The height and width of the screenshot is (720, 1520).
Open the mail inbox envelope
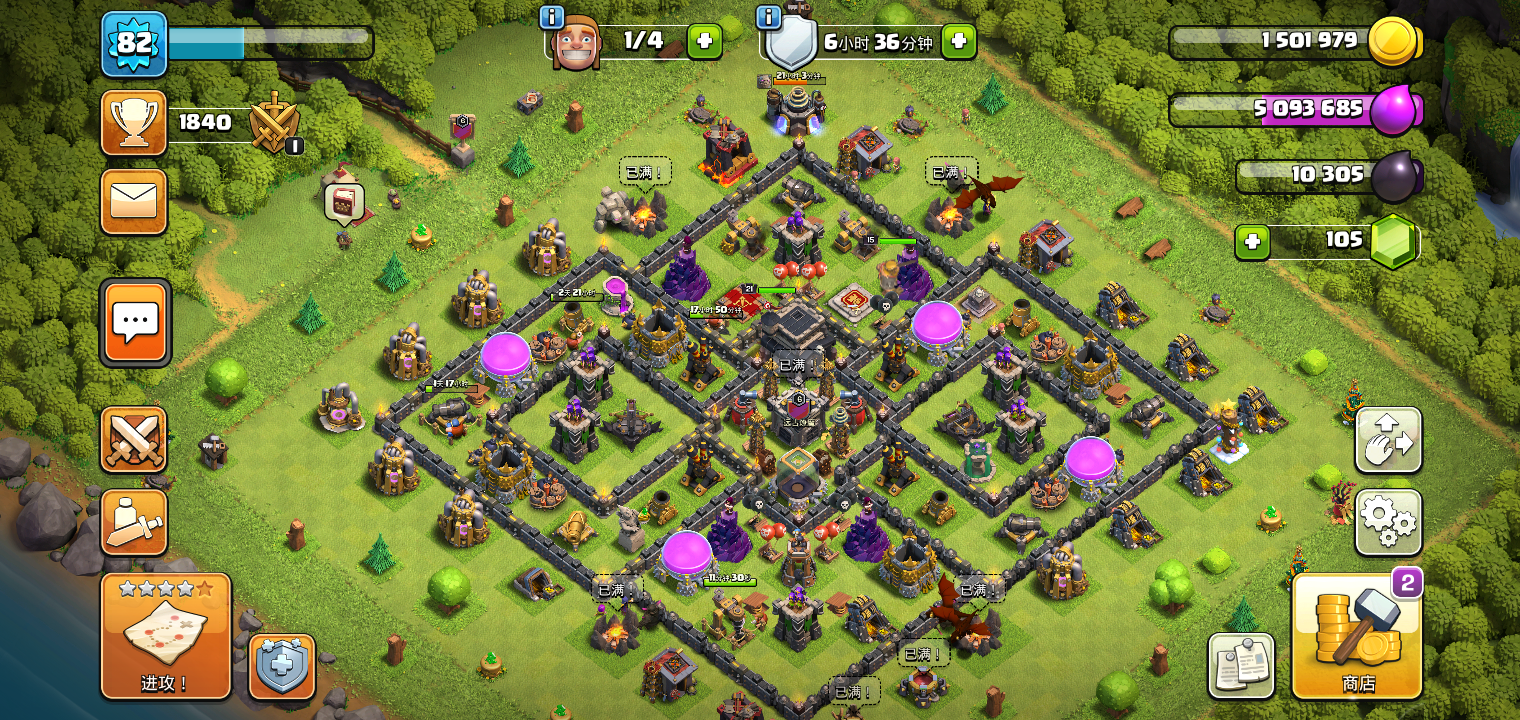[134, 201]
